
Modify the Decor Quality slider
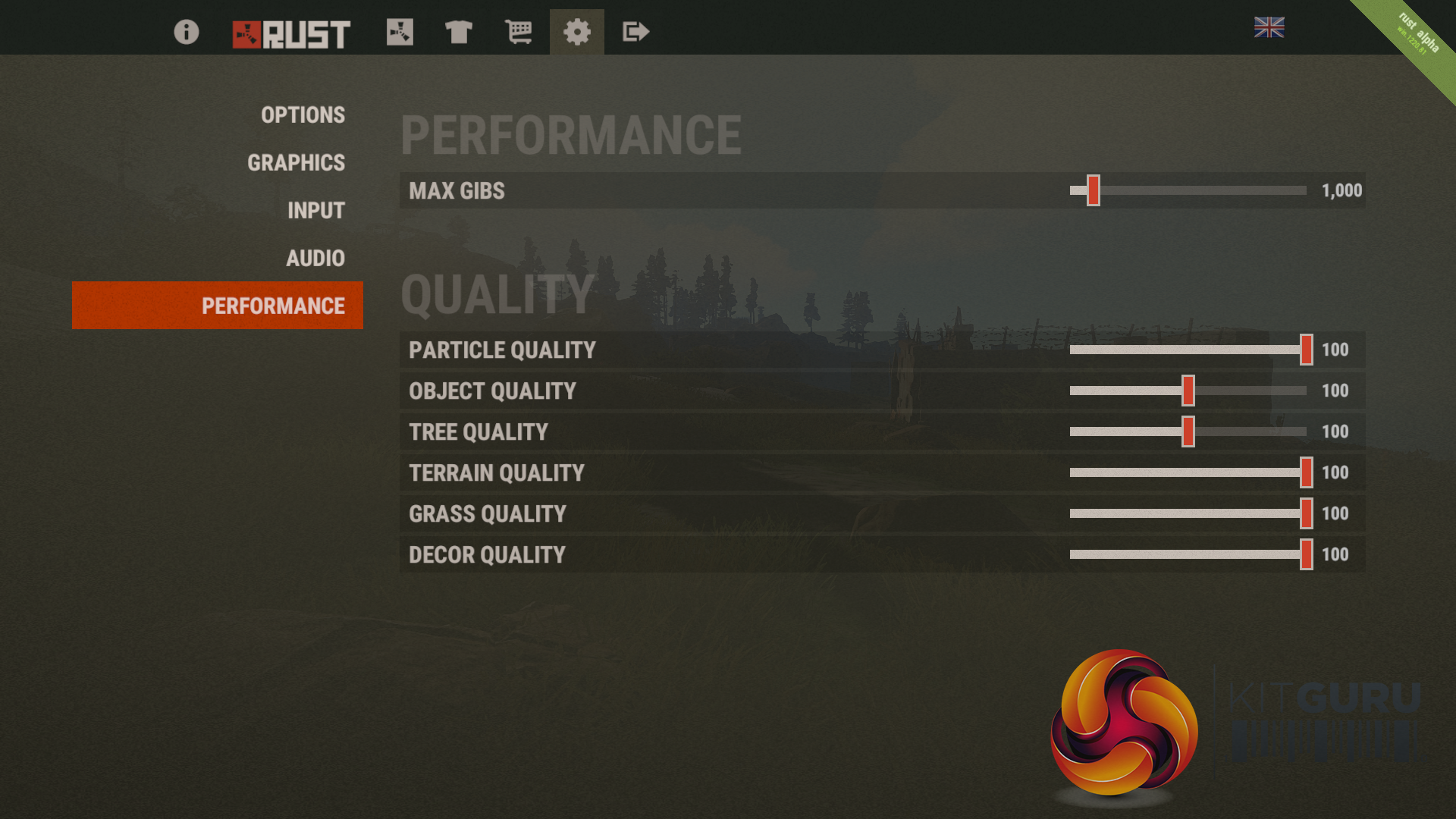click(1306, 554)
